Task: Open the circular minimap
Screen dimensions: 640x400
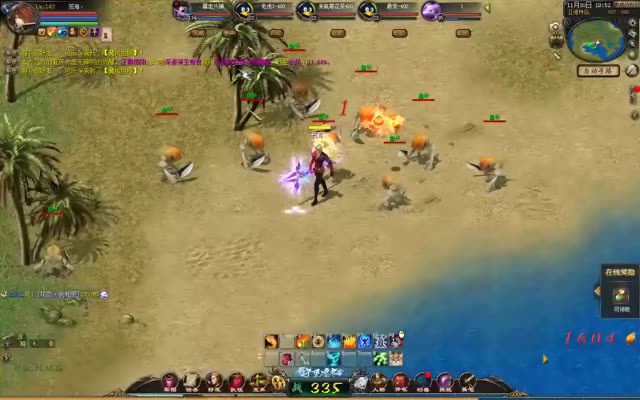Action: click(596, 38)
